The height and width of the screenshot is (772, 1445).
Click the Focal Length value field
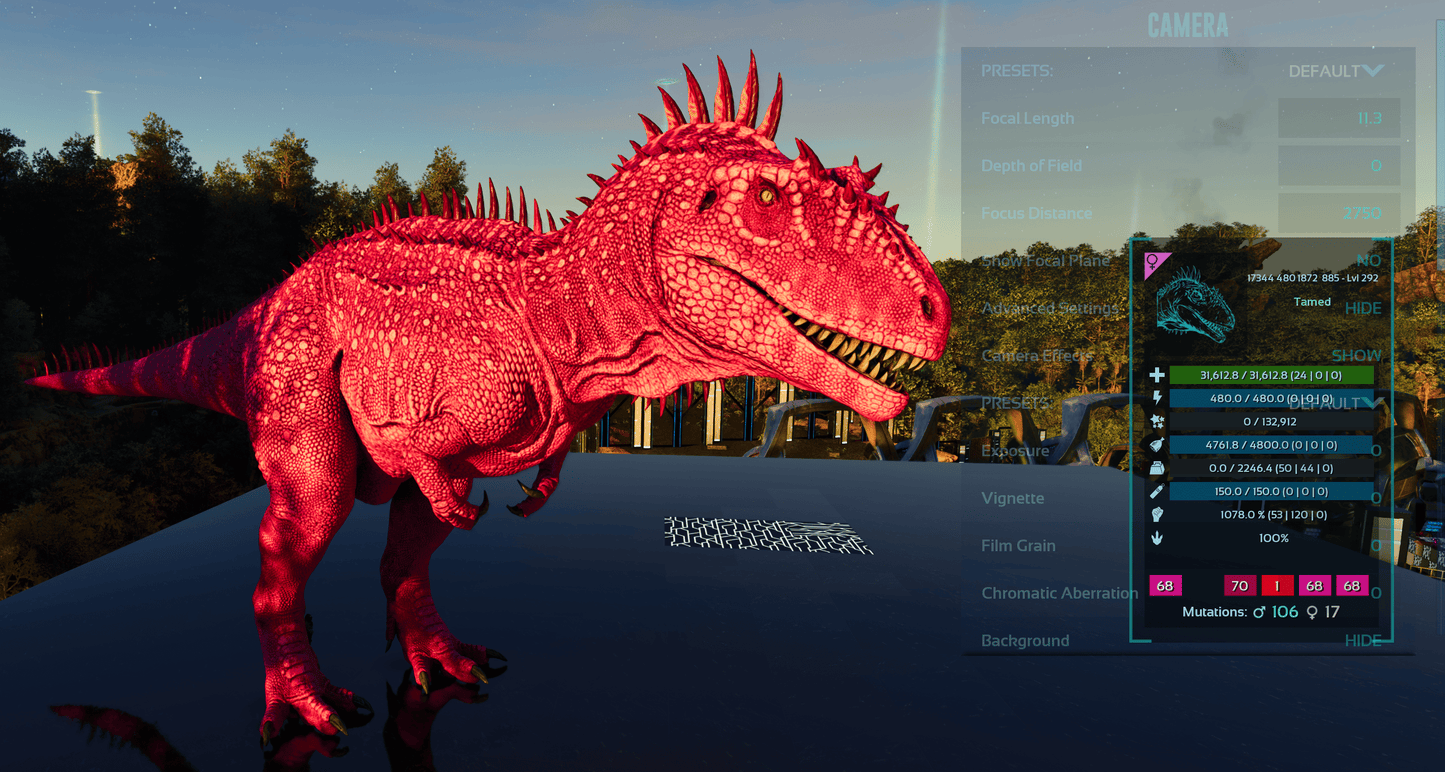(1339, 118)
